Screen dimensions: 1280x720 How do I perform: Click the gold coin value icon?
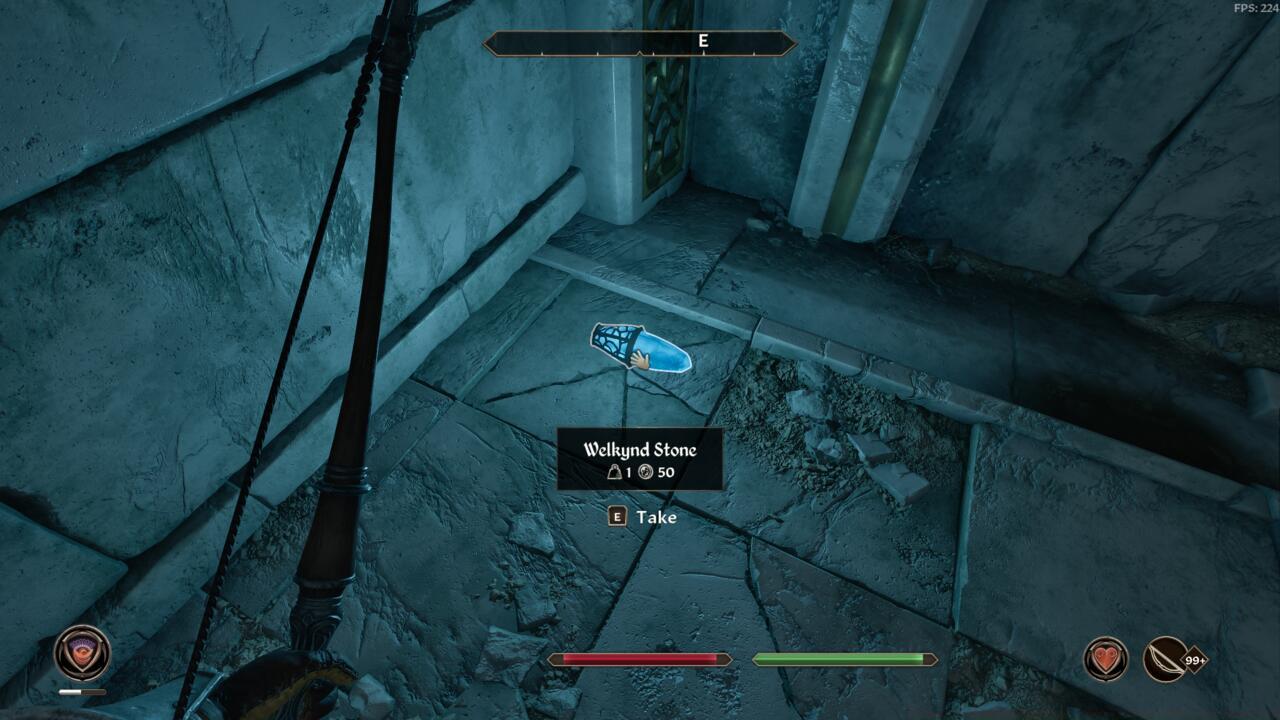645,472
